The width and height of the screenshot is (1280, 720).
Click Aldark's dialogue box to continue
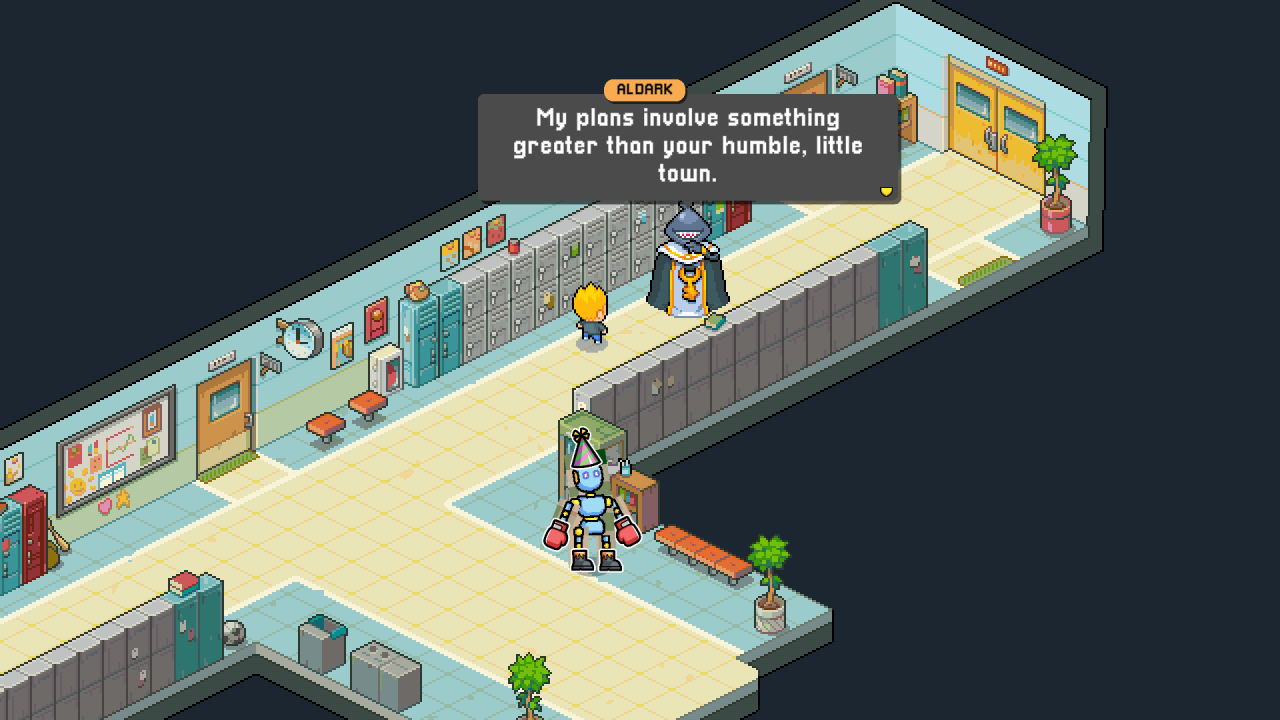click(x=688, y=147)
